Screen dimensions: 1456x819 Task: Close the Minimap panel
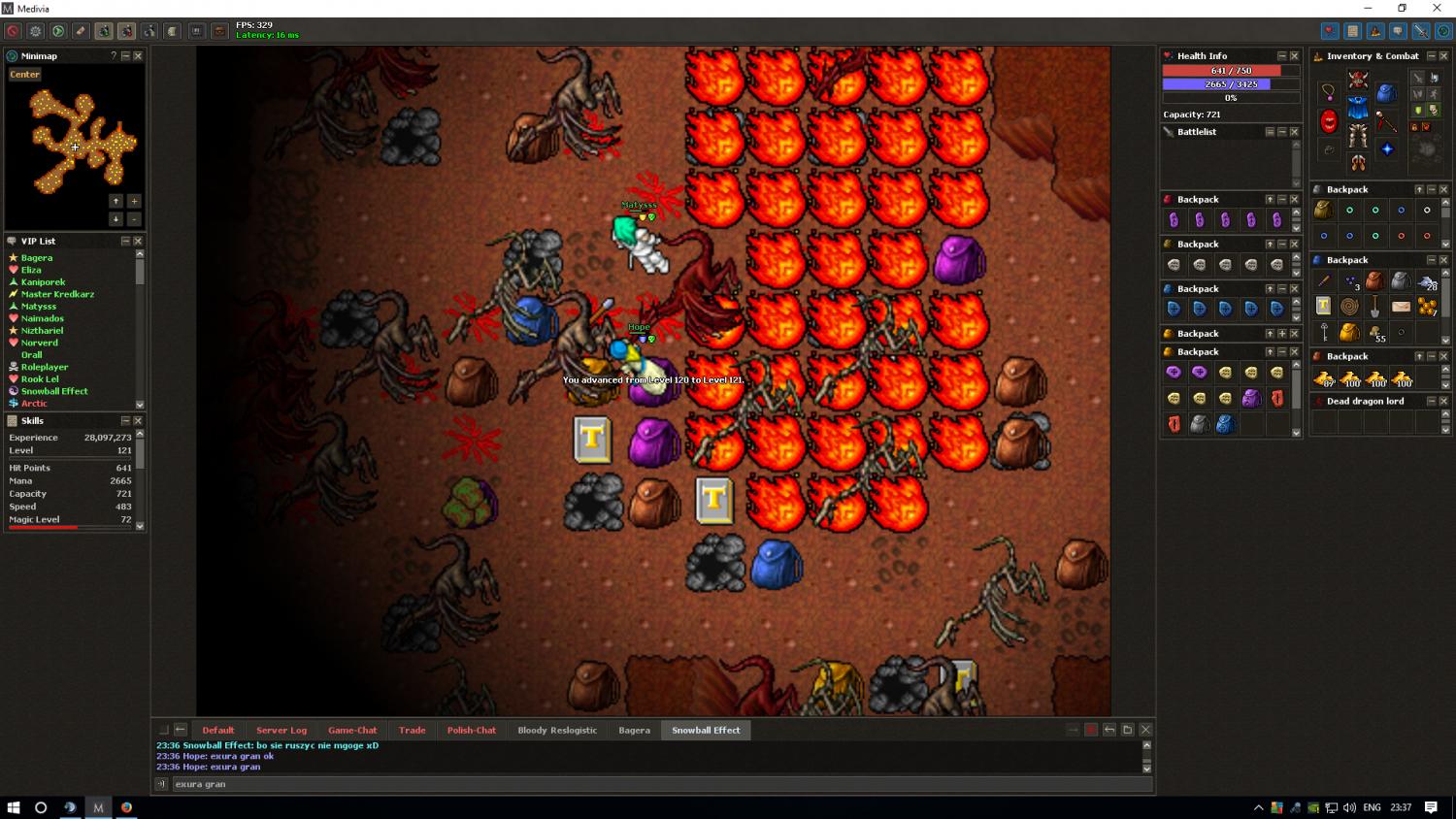point(138,56)
